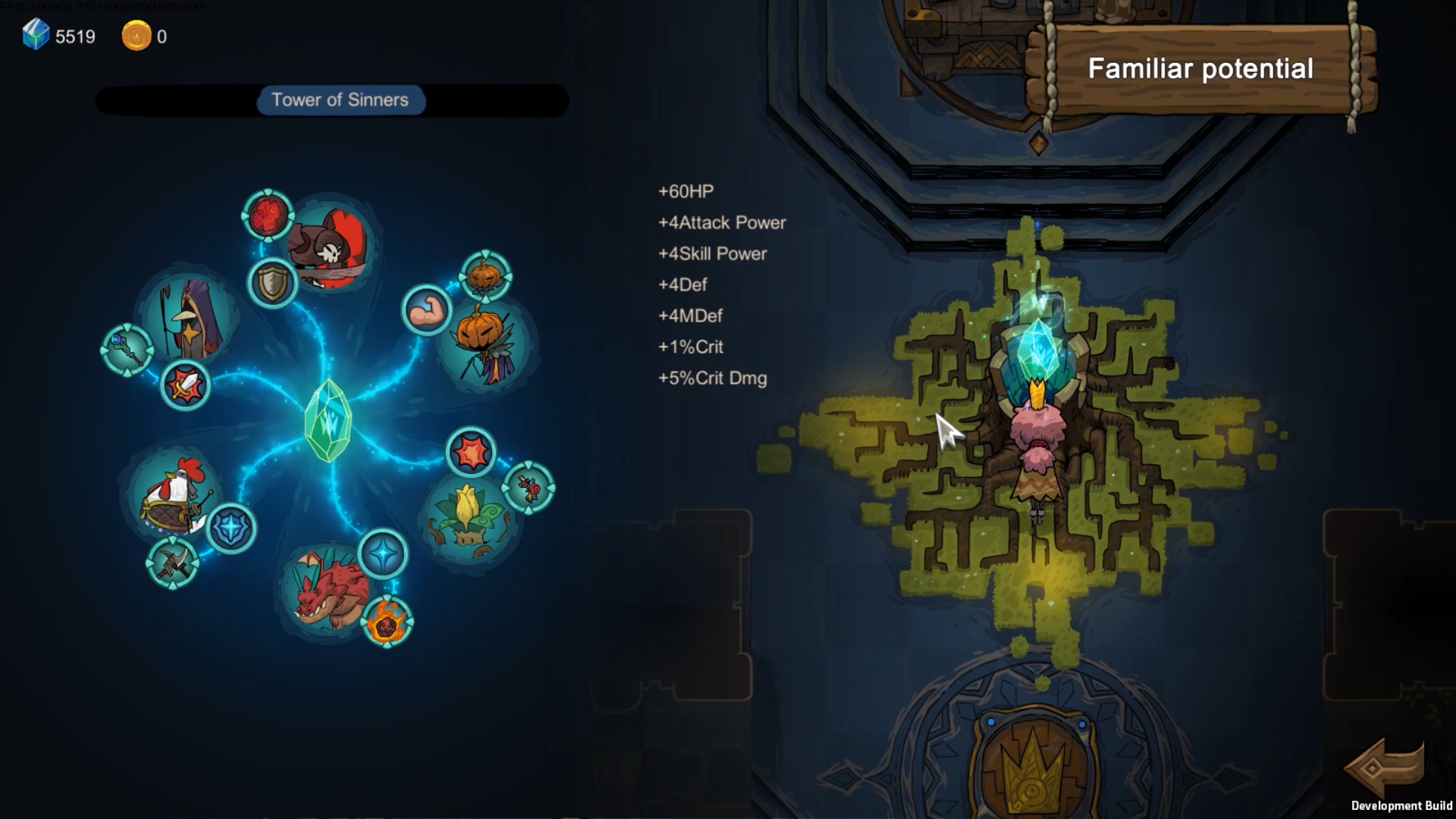The width and height of the screenshot is (1456, 819).
Task: Click the flaming rock skill node
Action: pyautogui.click(x=387, y=623)
